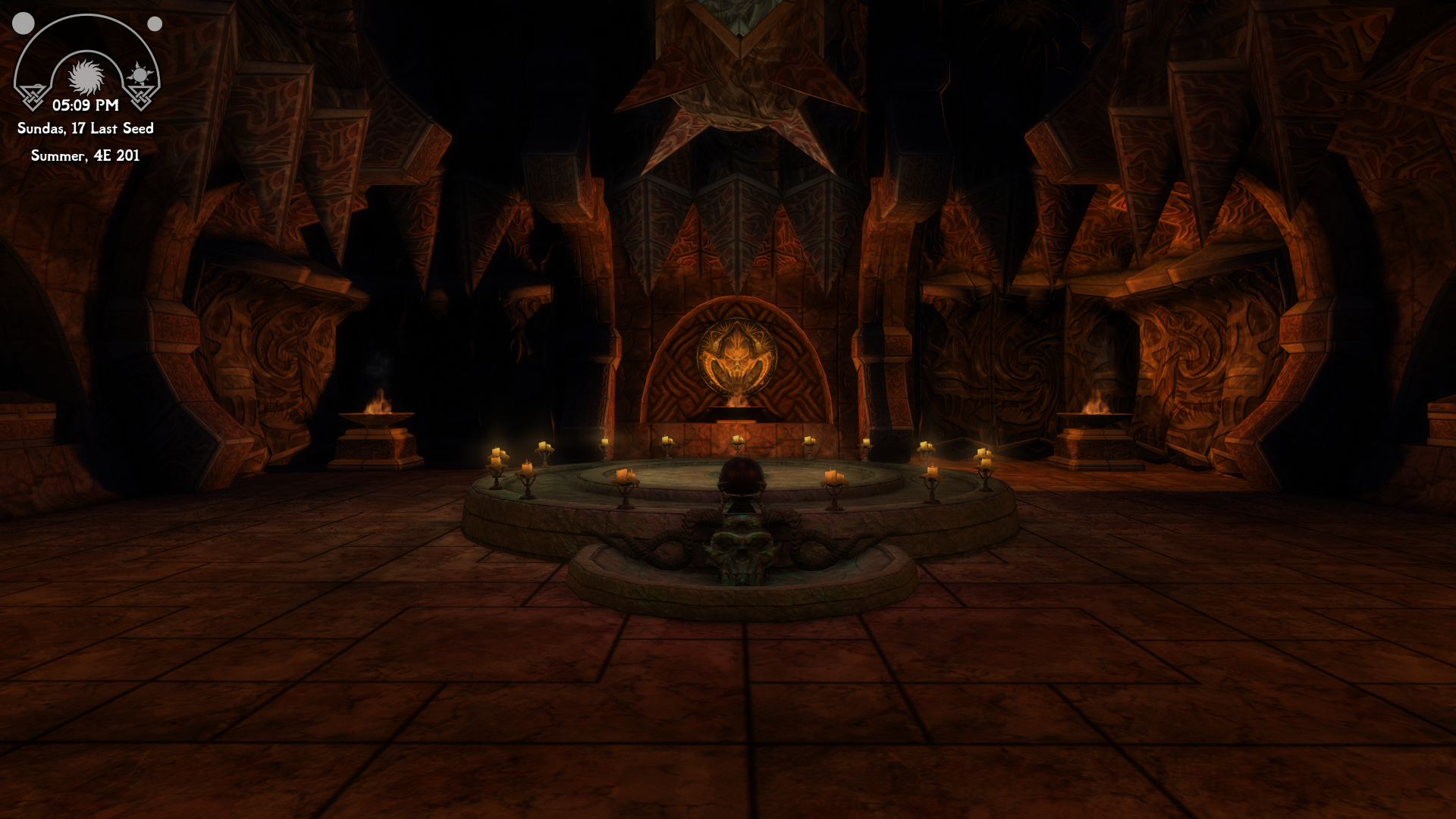
Task: Click the Sundas, 17 Last Seed date line
Action: pos(84,129)
